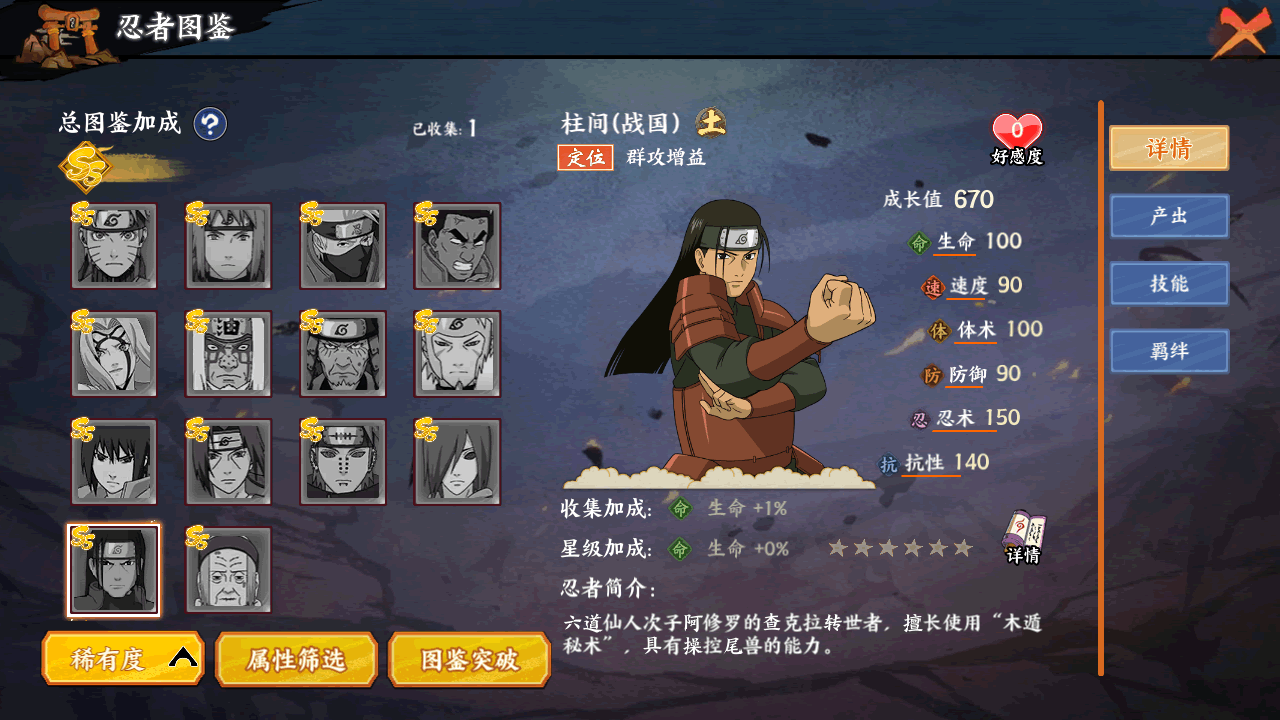The width and height of the screenshot is (1280, 720).
Task: Choose the selected Hashirama portrait tile
Action: (x=114, y=570)
